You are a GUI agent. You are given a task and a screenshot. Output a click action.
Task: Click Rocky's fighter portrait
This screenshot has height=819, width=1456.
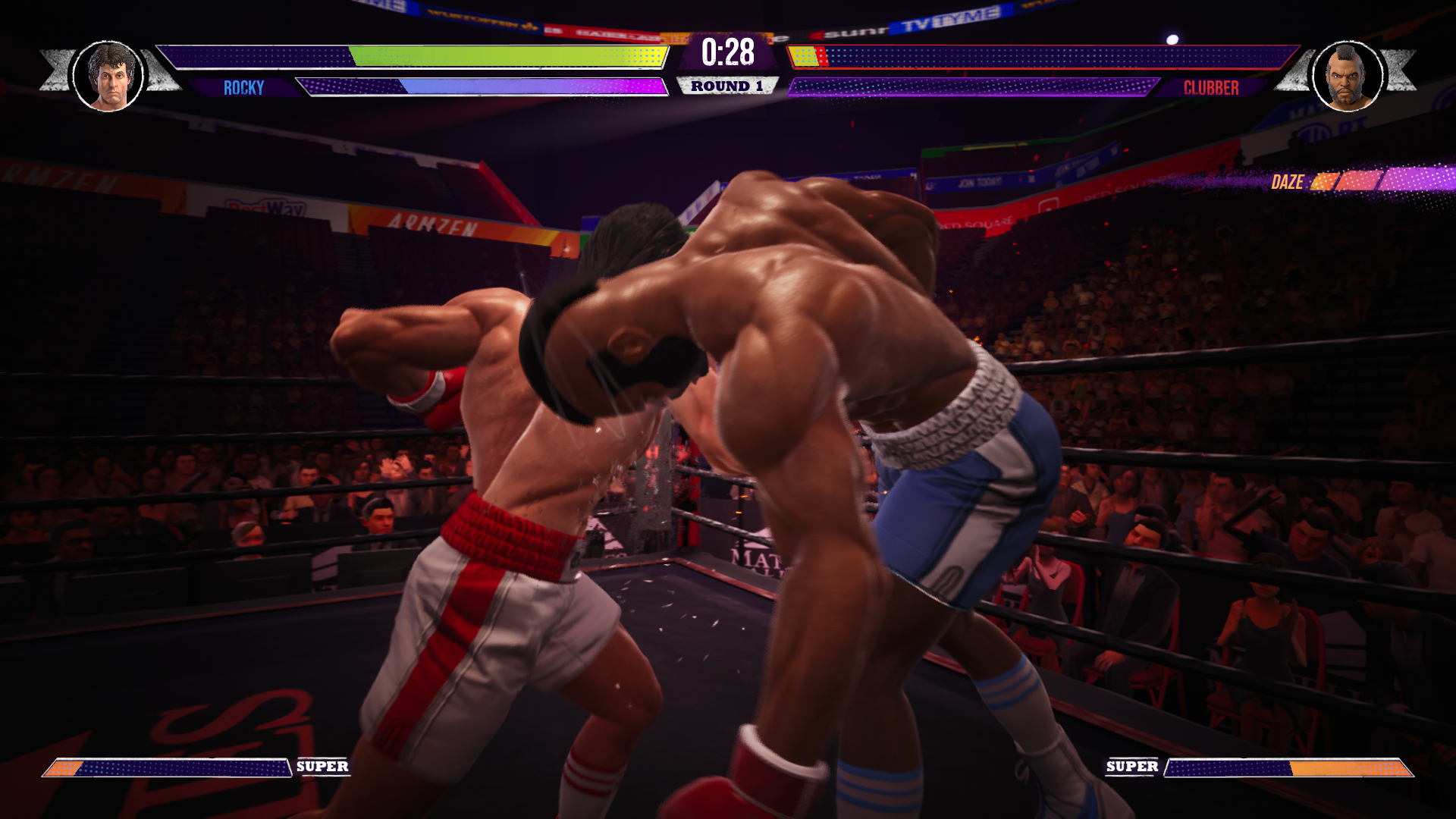[x=108, y=76]
